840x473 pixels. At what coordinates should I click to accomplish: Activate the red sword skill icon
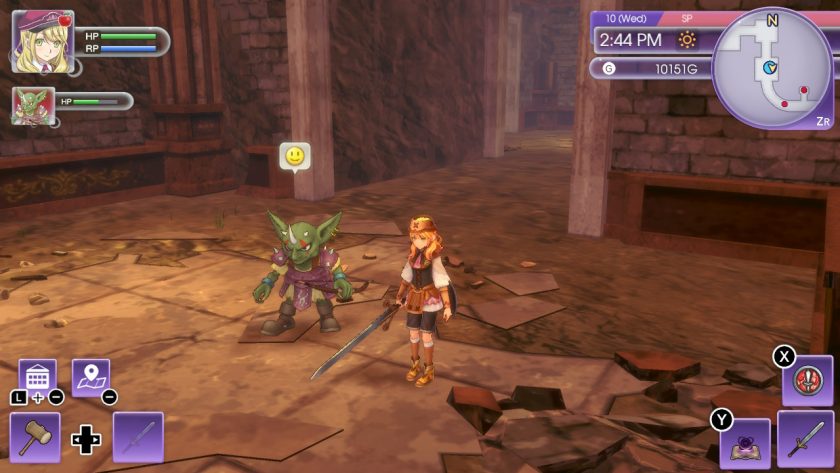806,381
